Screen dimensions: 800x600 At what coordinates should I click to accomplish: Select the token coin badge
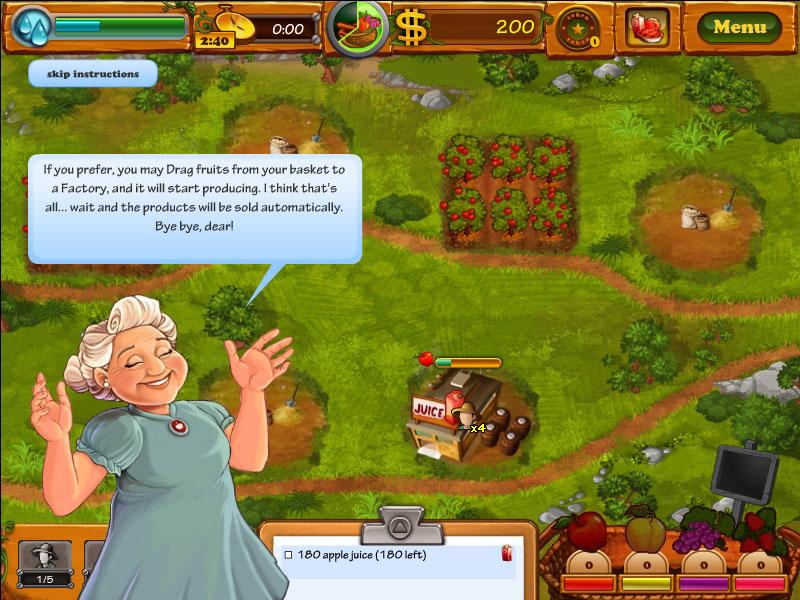[x=577, y=26]
